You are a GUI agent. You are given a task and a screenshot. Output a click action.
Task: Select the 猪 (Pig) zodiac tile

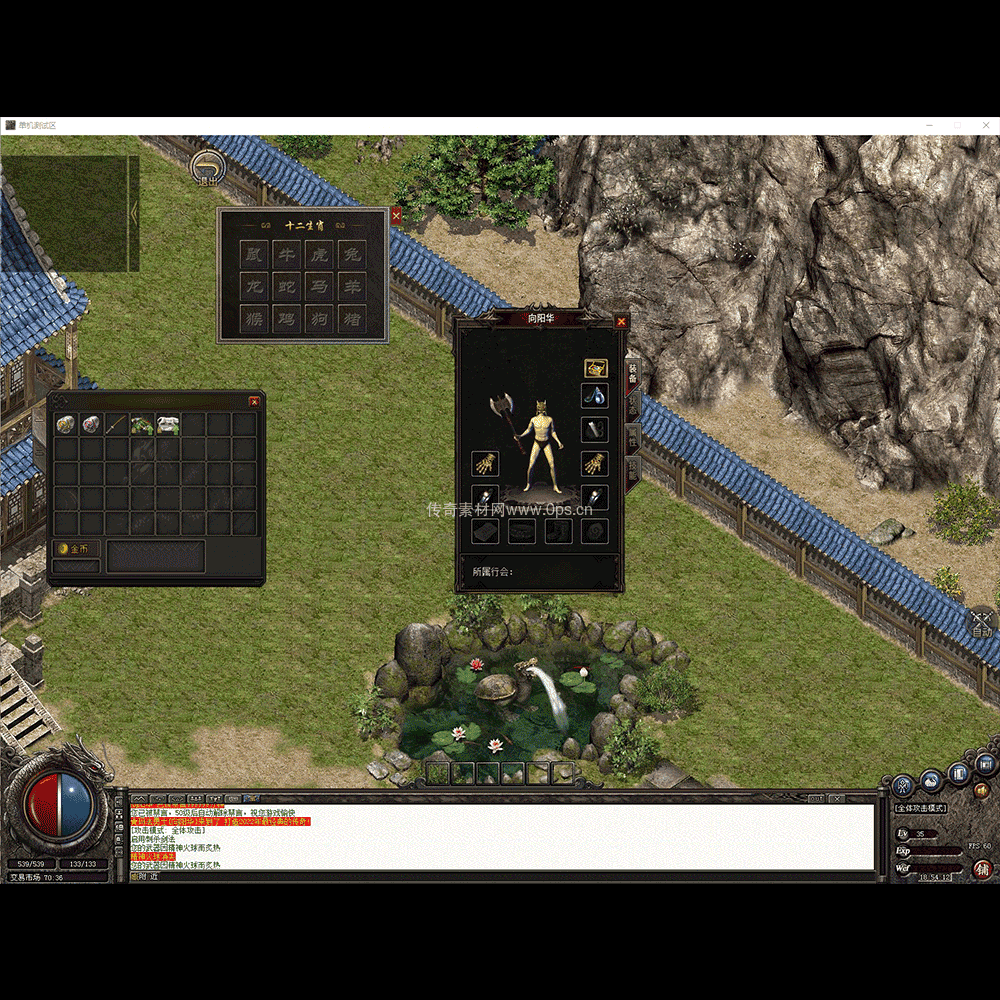351,320
